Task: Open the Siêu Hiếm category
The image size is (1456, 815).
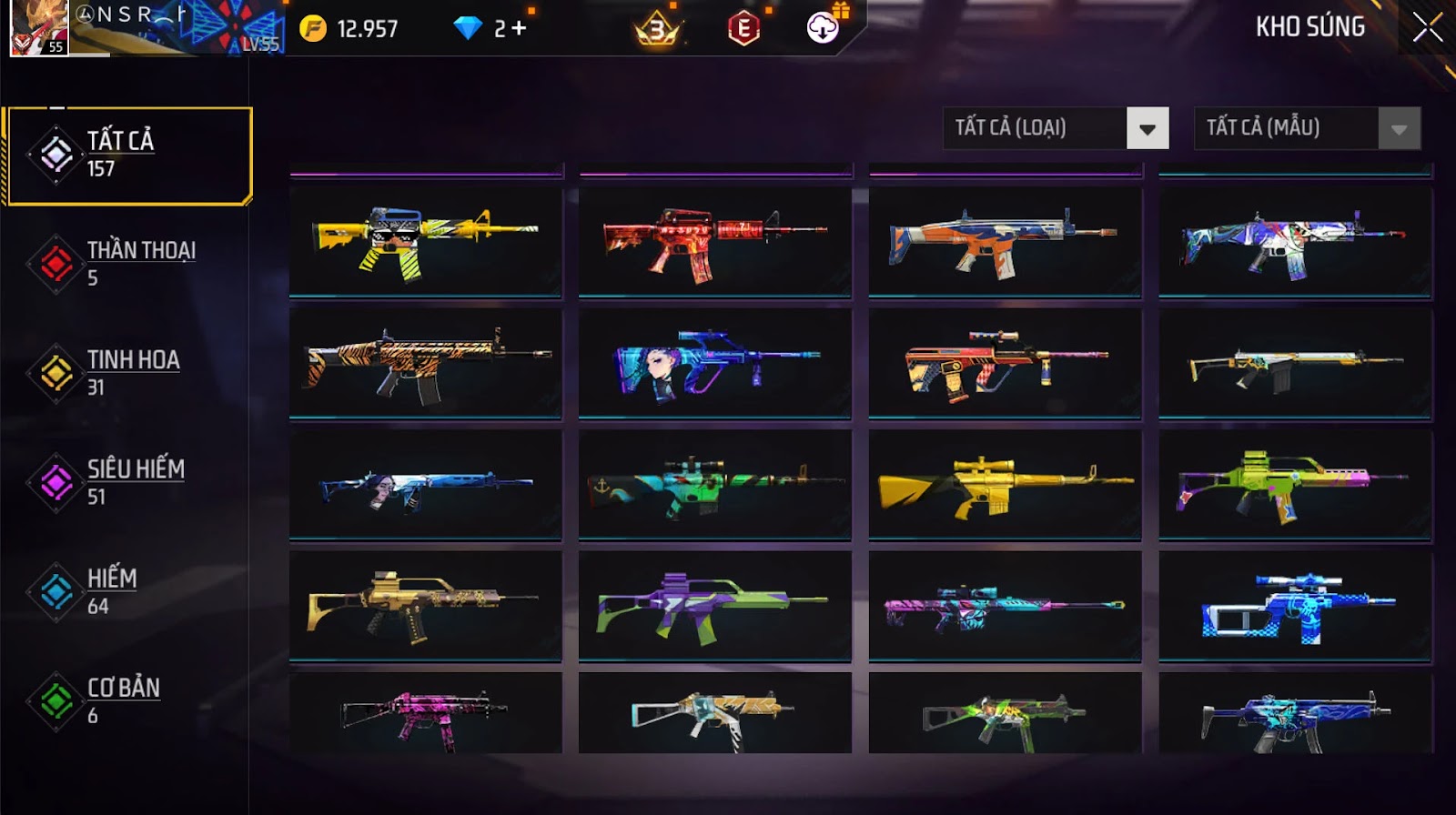Action: click(127, 482)
